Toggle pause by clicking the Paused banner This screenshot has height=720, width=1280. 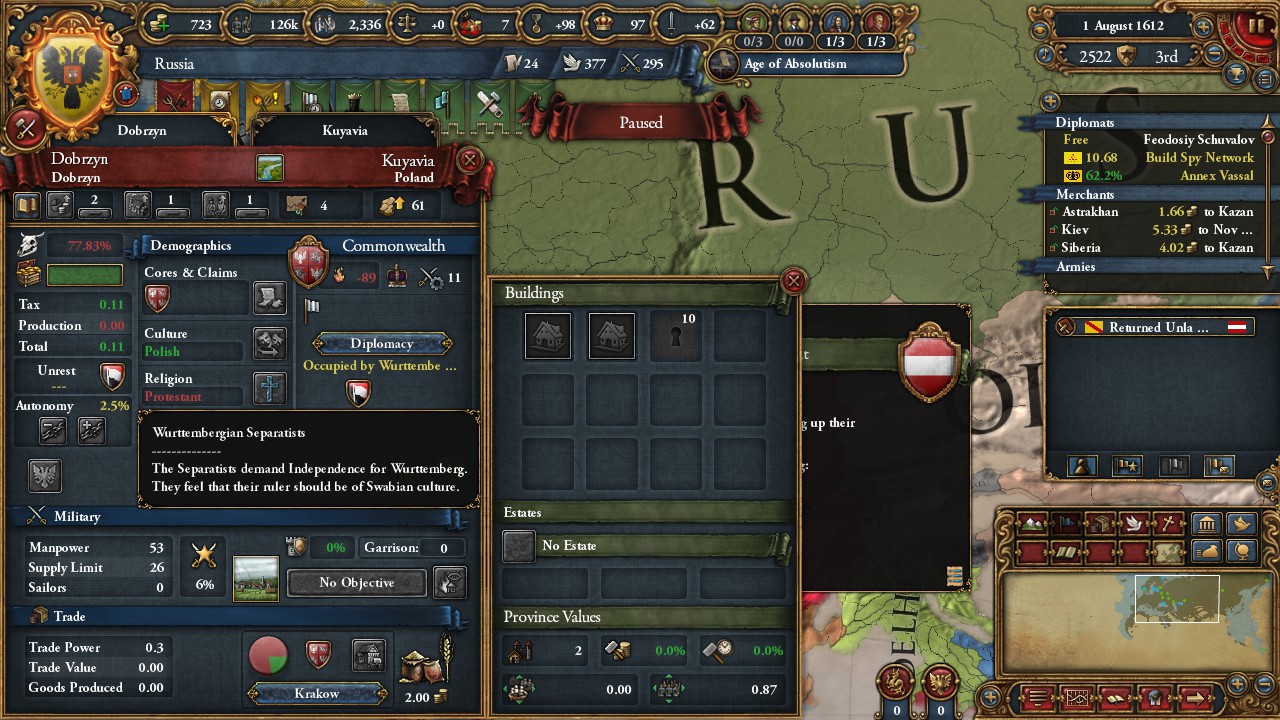640,122
